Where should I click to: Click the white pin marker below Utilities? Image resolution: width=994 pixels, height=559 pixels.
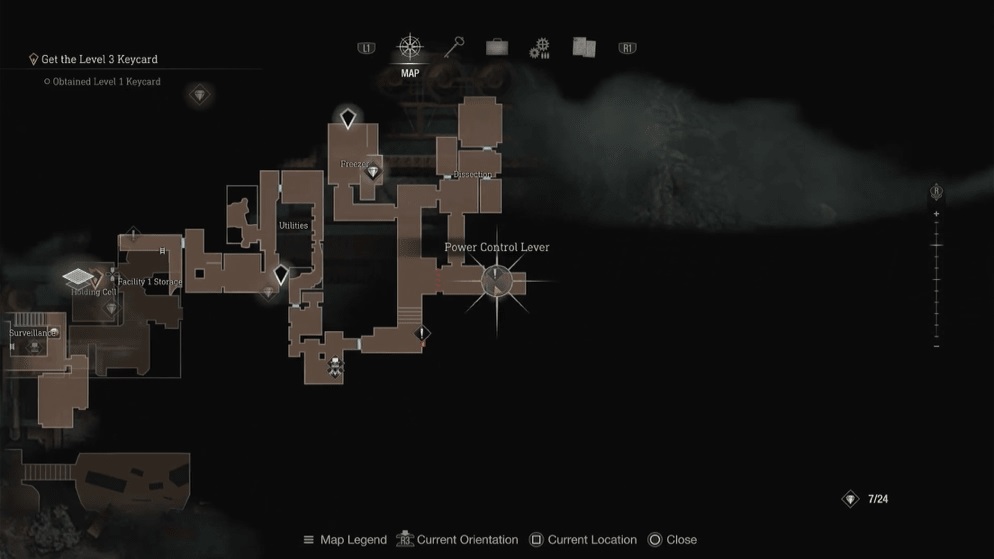pyautogui.click(x=281, y=274)
